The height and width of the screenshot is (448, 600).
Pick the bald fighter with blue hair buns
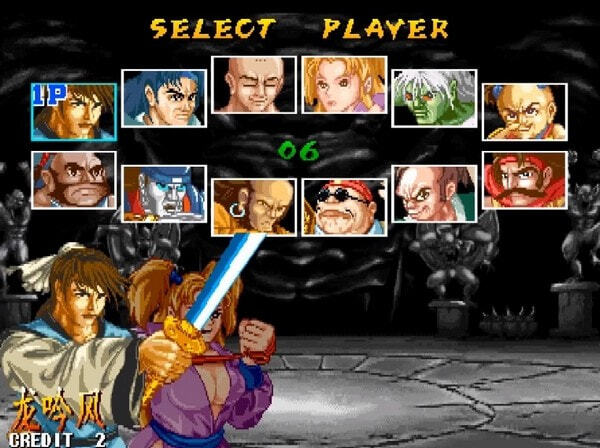pos(524,111)
